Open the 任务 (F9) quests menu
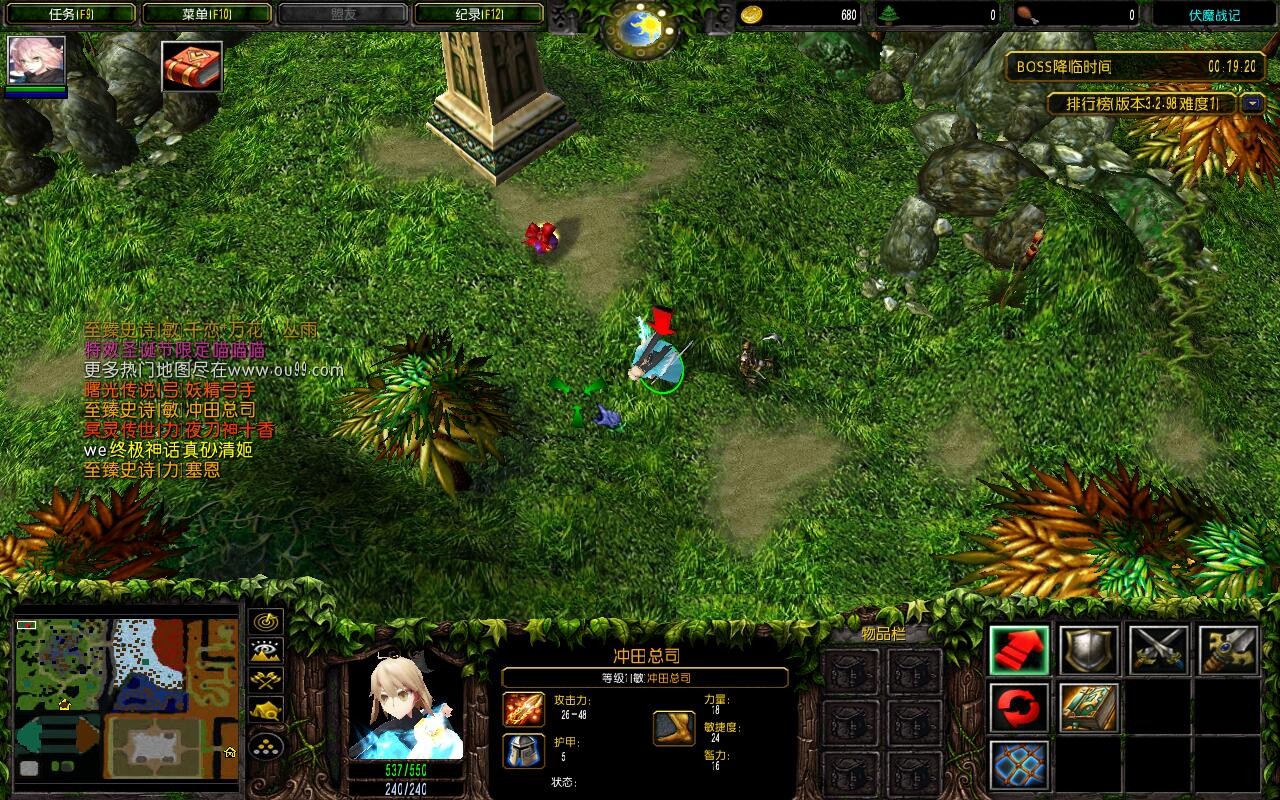1280x800 pixels. point(70,14)
